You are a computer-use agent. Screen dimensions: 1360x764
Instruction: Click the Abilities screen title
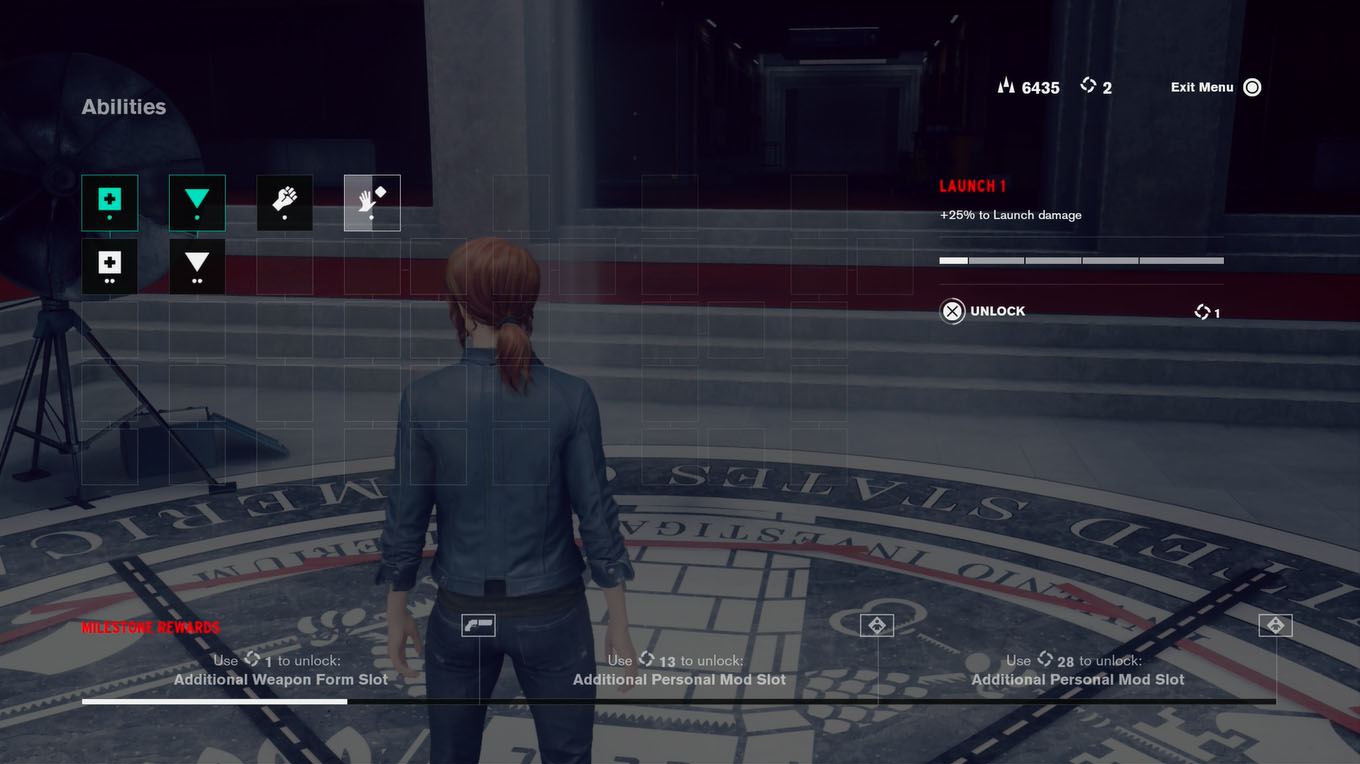click(123, 106)
